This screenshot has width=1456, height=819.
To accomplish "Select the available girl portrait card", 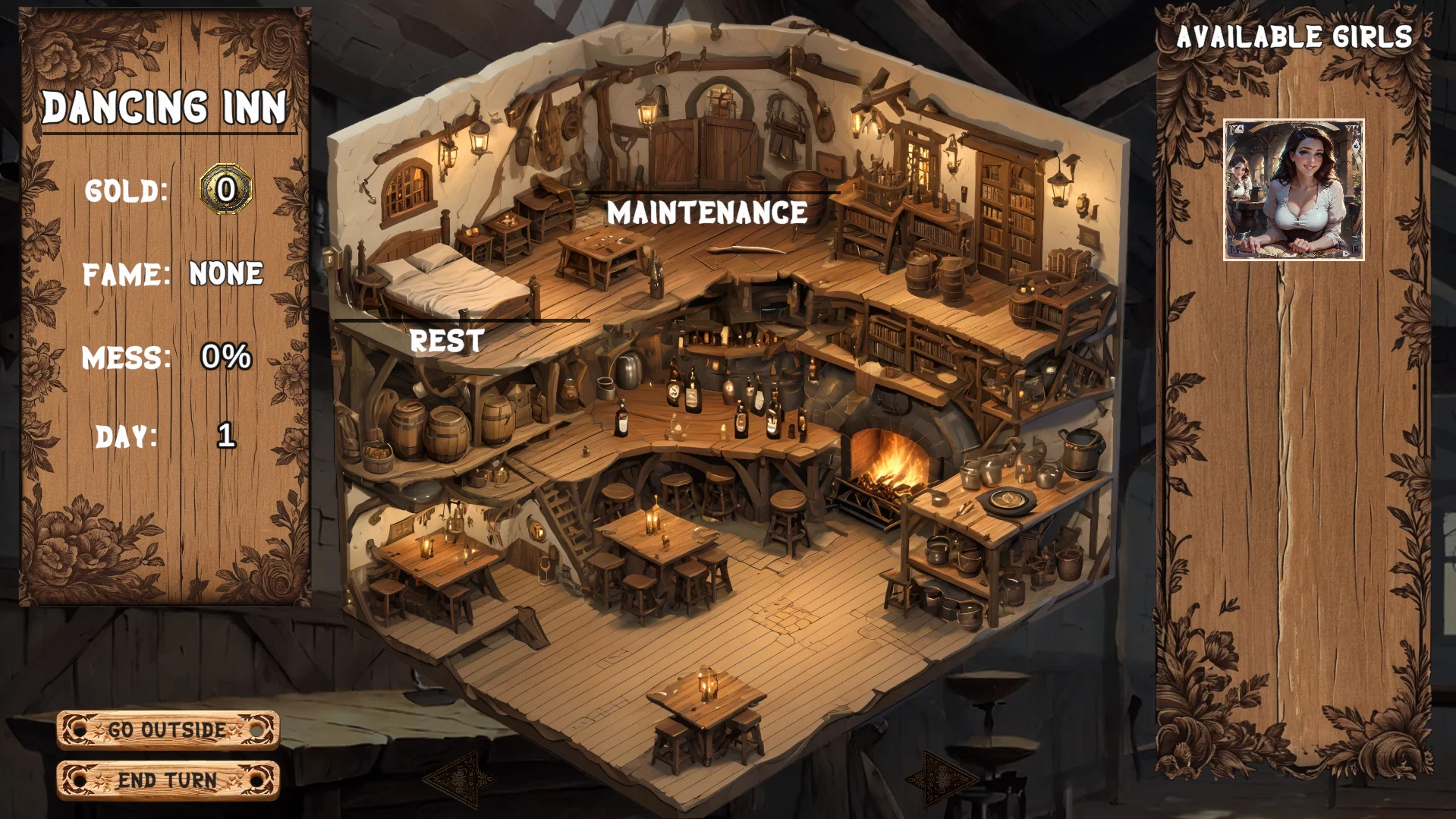I will (1294, 190).
